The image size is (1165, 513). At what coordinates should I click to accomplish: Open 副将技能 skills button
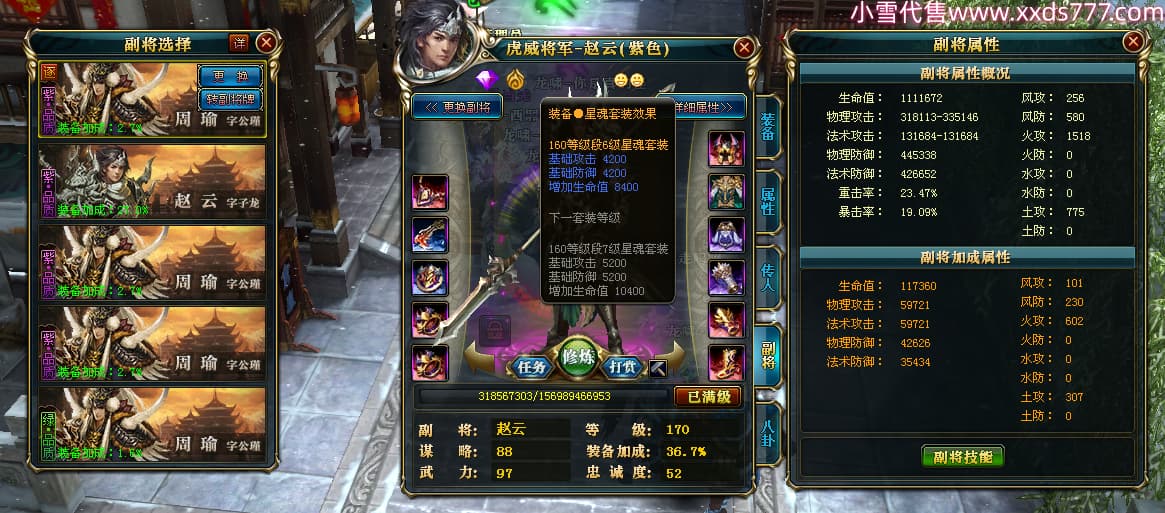(x=962, y=456)
